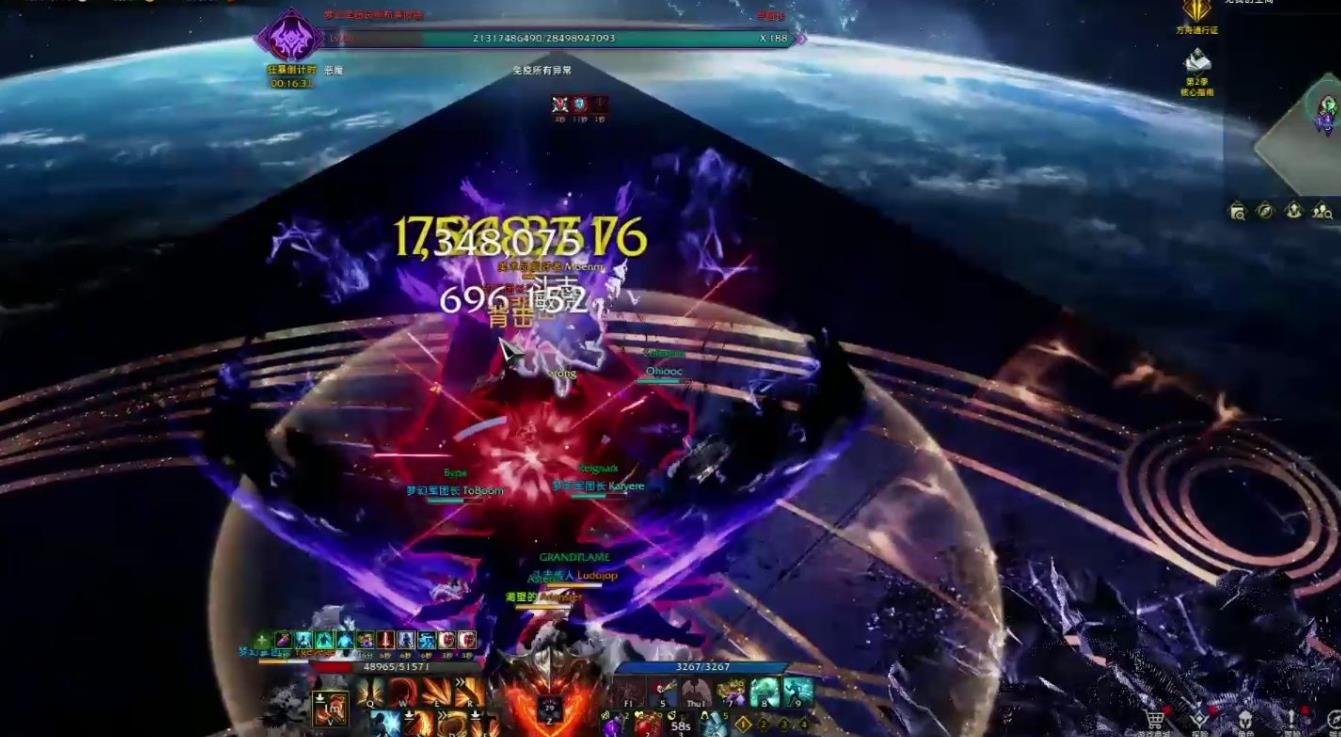
Task: Activate the Q skill icon
Action: tap(372, 691)
